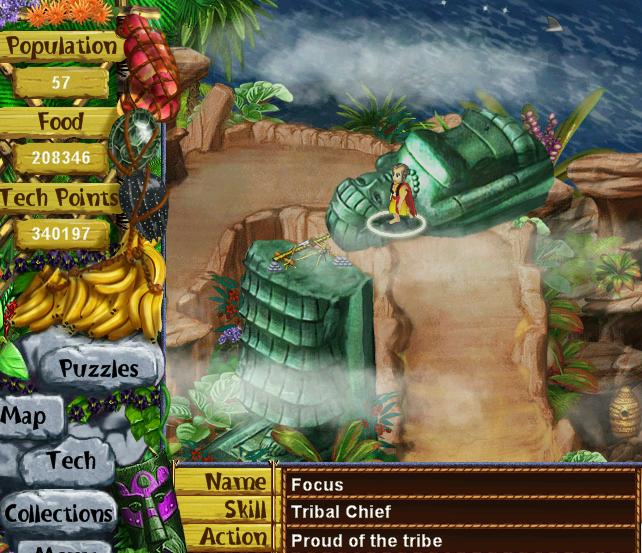View the Collections screen
The height and width of the screenshot is (553, 642).
[58, 513]
